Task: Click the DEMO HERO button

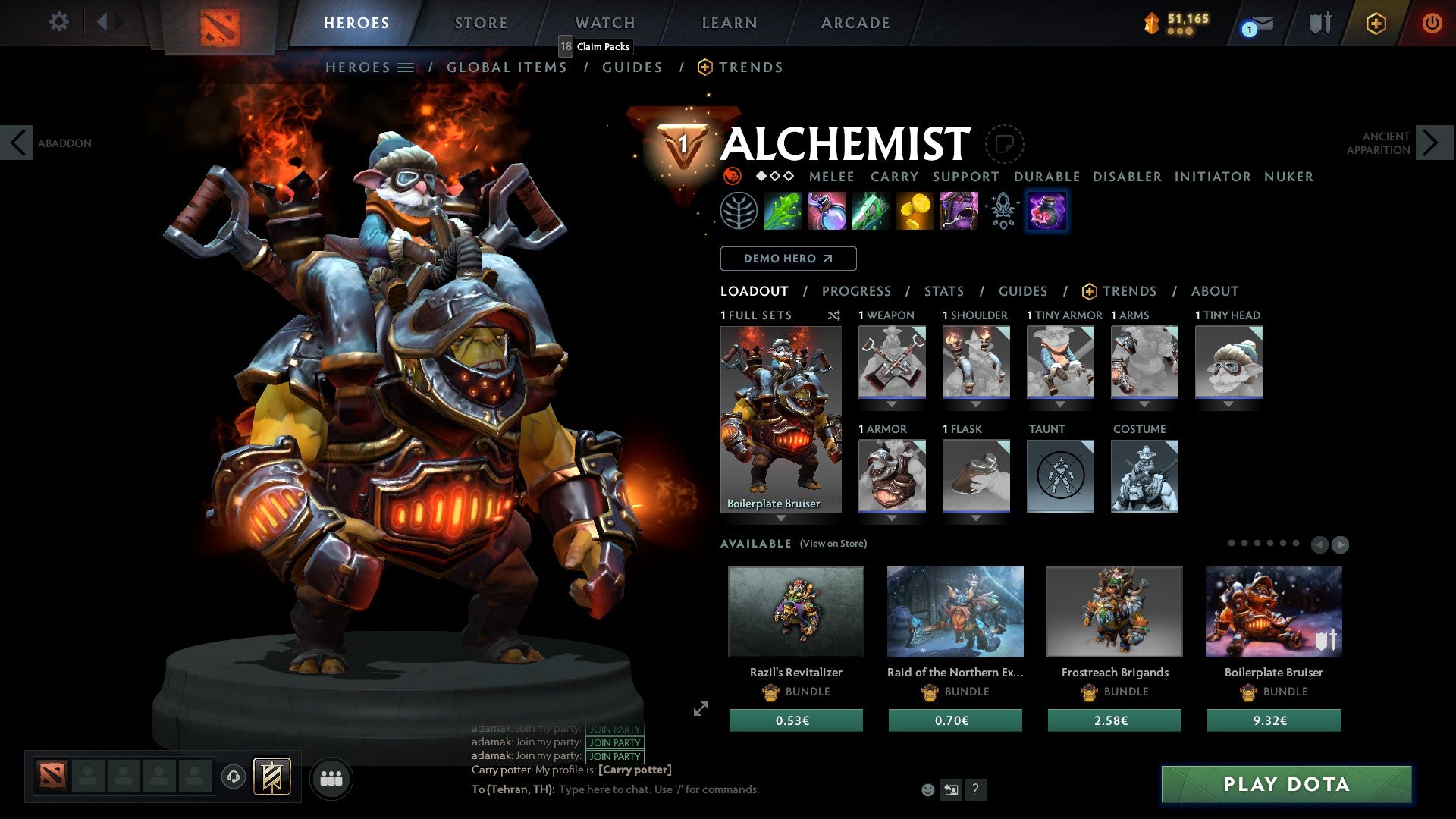Action: pyautogui.click(x=788, y=259)
